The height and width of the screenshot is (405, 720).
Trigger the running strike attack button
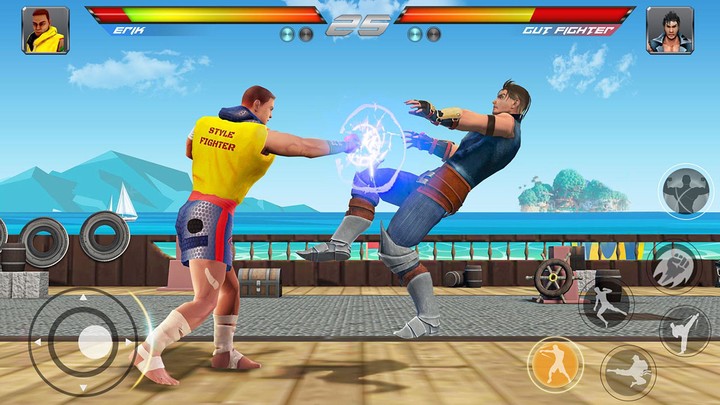point(605,301)
